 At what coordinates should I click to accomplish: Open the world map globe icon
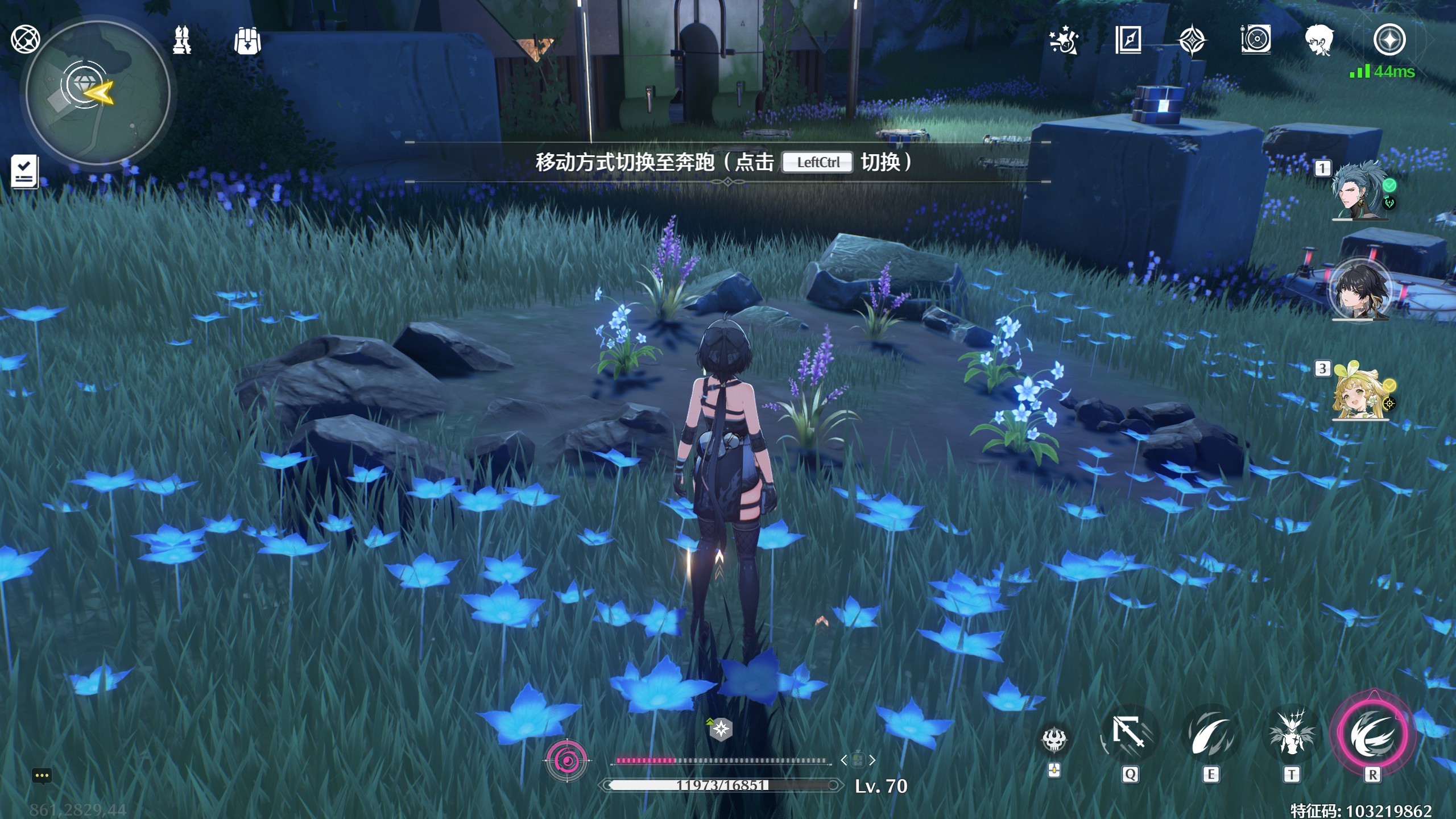click(x=25, y=39)
